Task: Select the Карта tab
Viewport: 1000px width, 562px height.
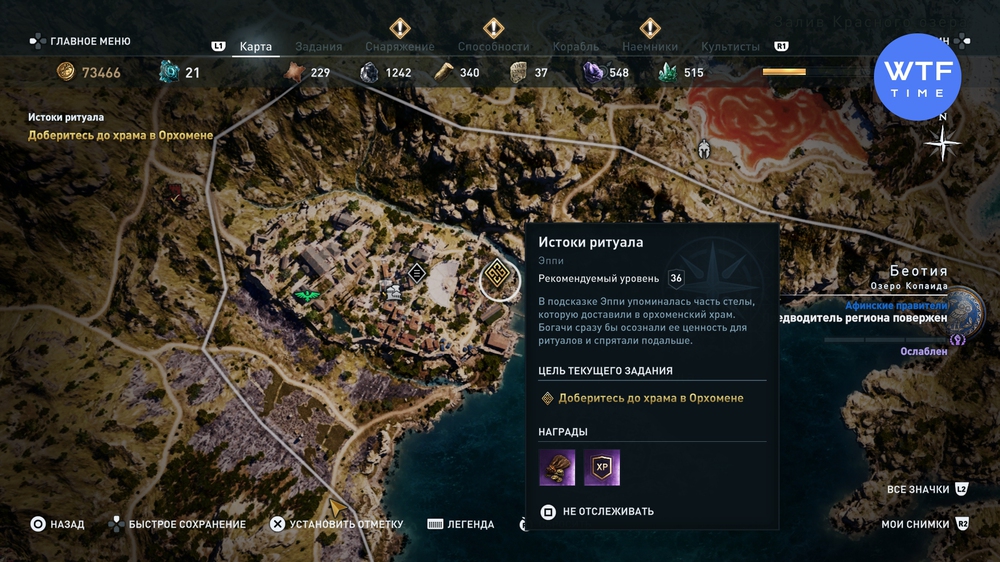Action: (256, 47)
